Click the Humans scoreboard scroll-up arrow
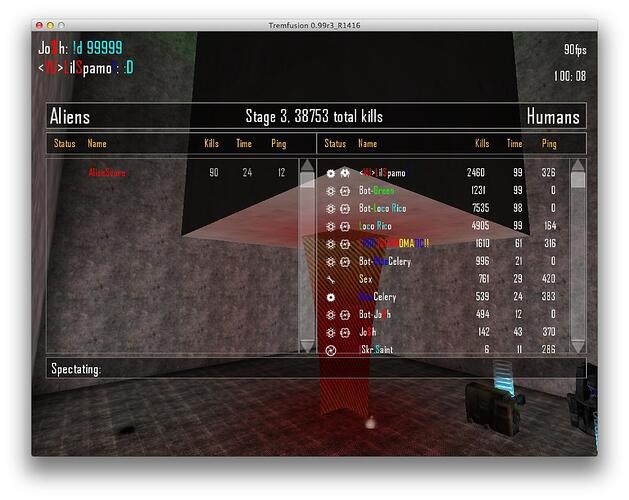 point(577,167)
